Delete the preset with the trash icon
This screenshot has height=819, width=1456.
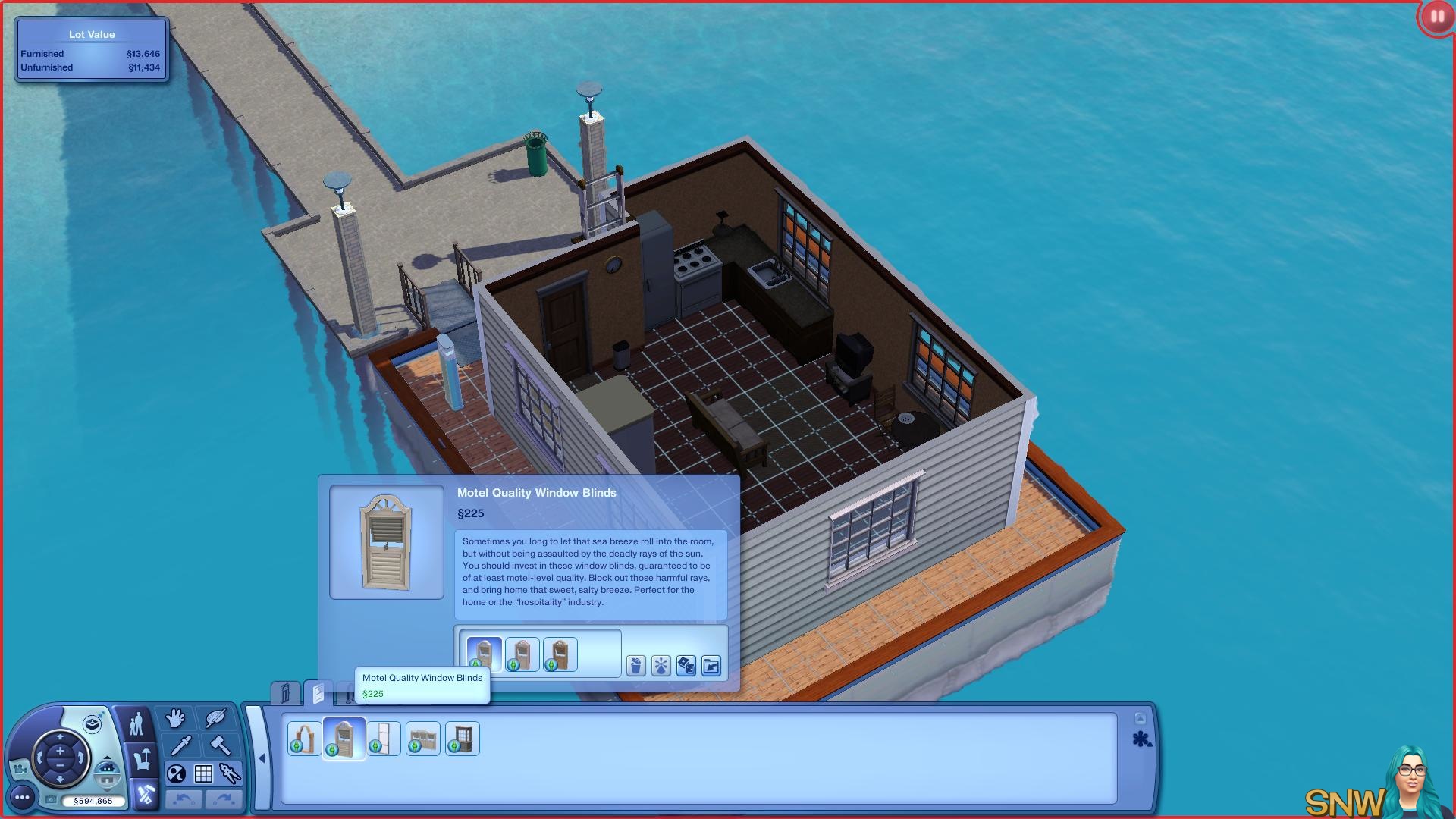(635, 666)
